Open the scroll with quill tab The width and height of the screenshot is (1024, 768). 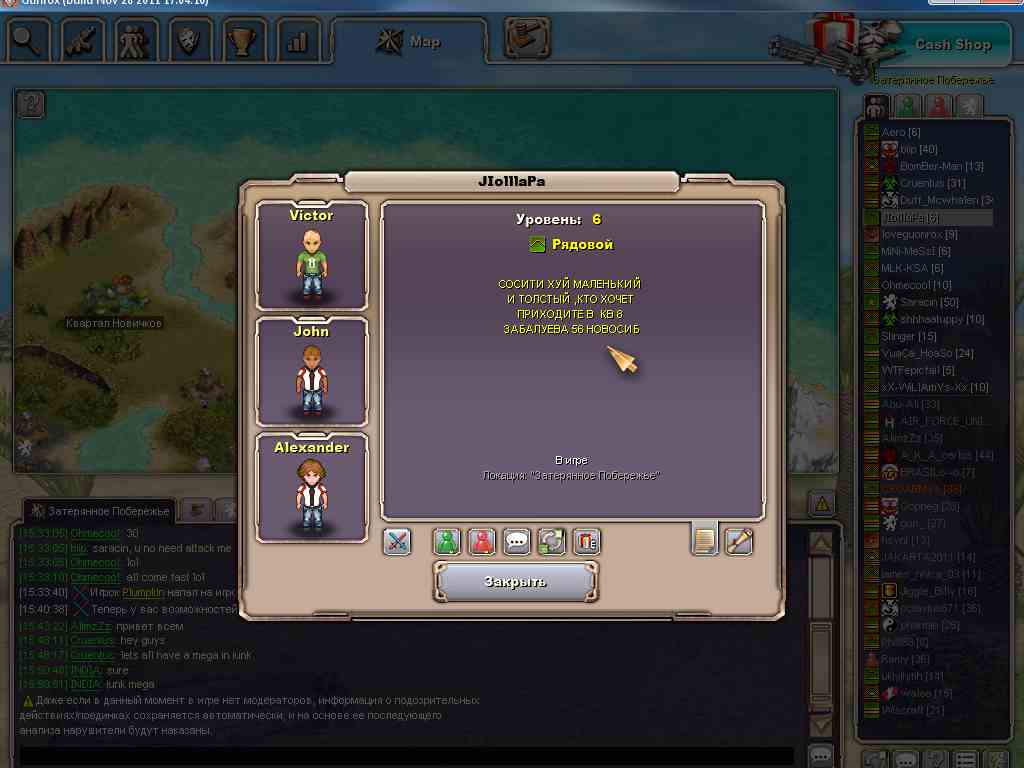pos(739,541)
